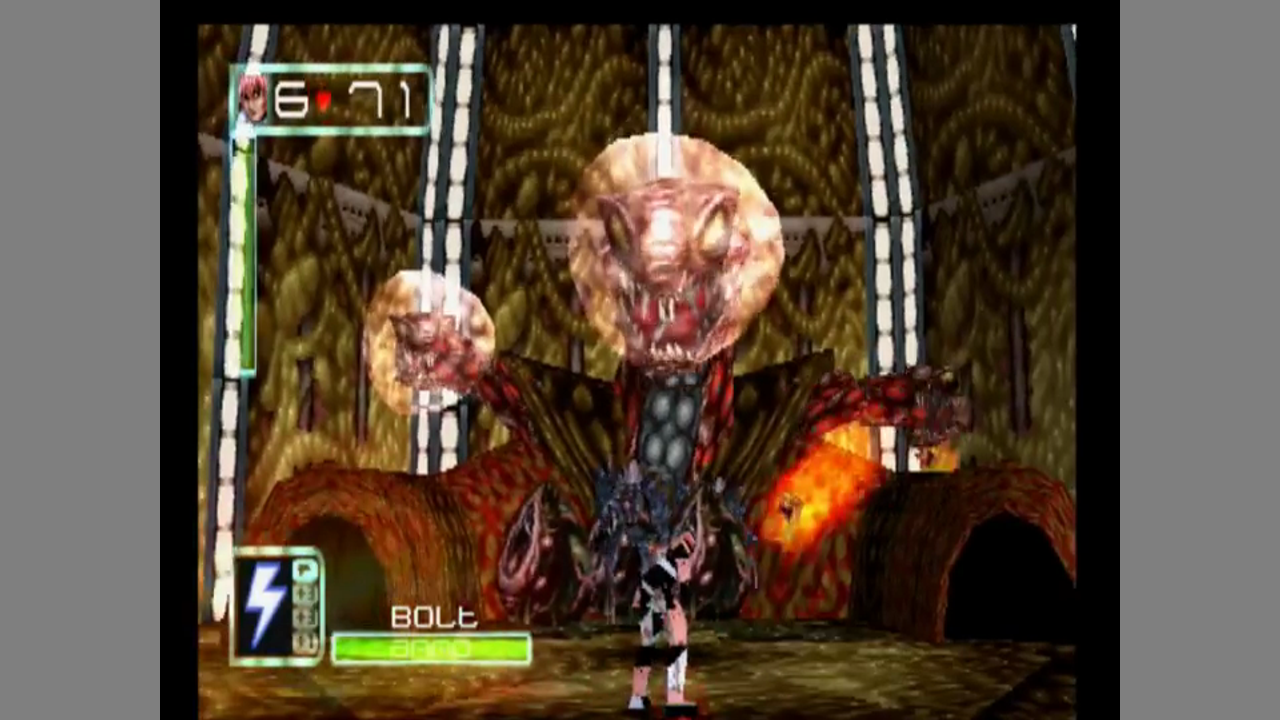Select the Bolt lightning weapon icon
Image resolution: width=1280 pixels, height=720 pixels.
262,606
